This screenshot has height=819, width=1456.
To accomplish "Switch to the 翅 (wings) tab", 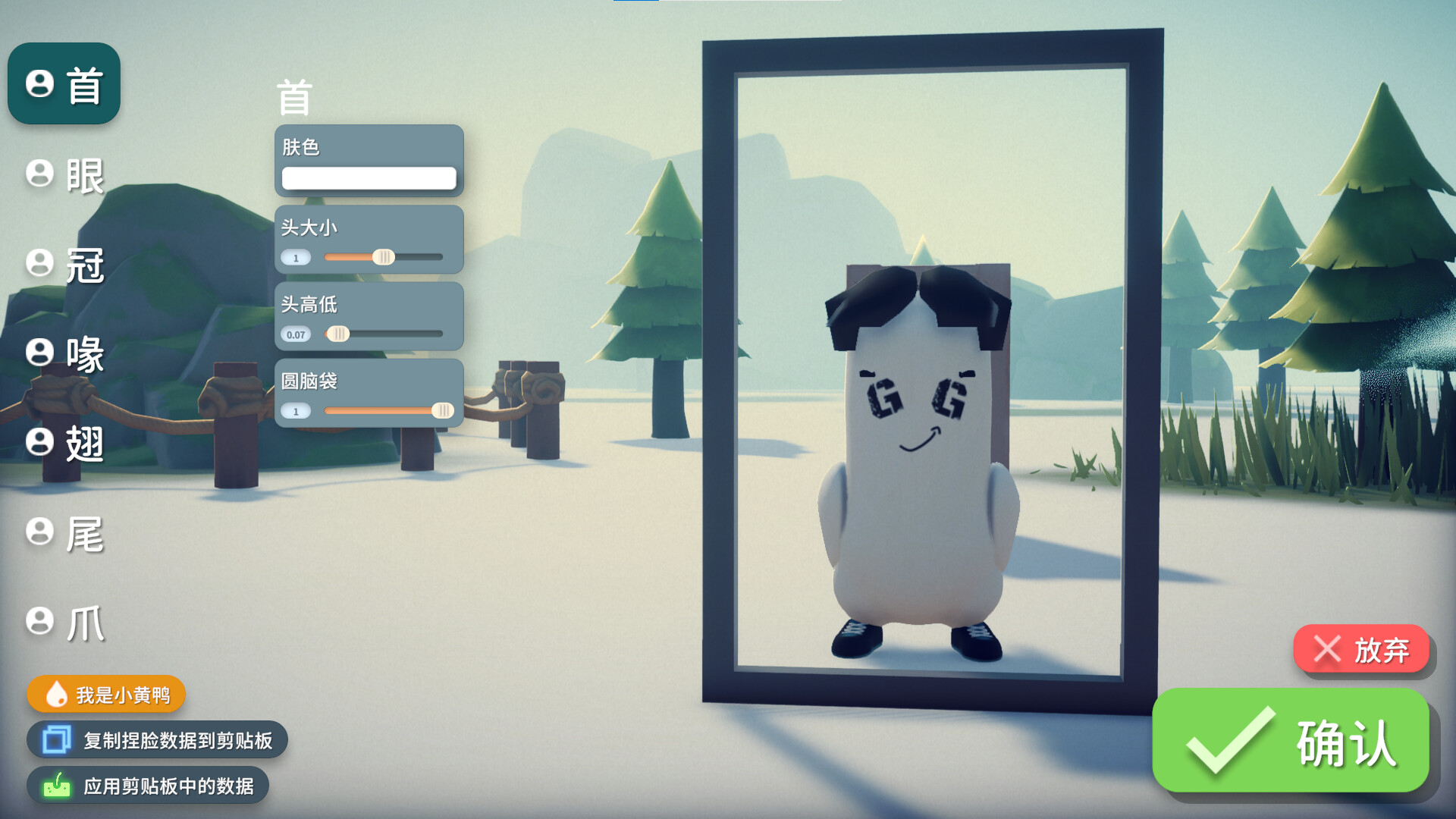I will [65, 443].
